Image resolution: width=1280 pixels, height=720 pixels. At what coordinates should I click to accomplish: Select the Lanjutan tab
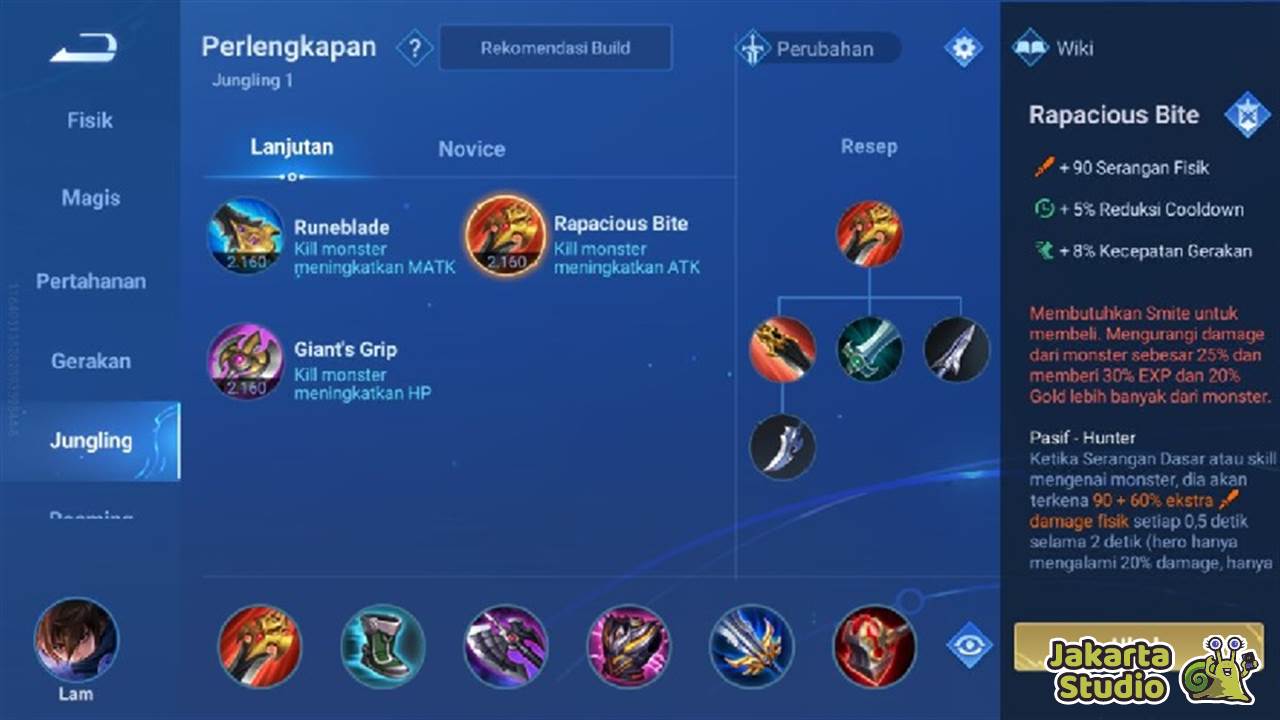coord(291,146)
